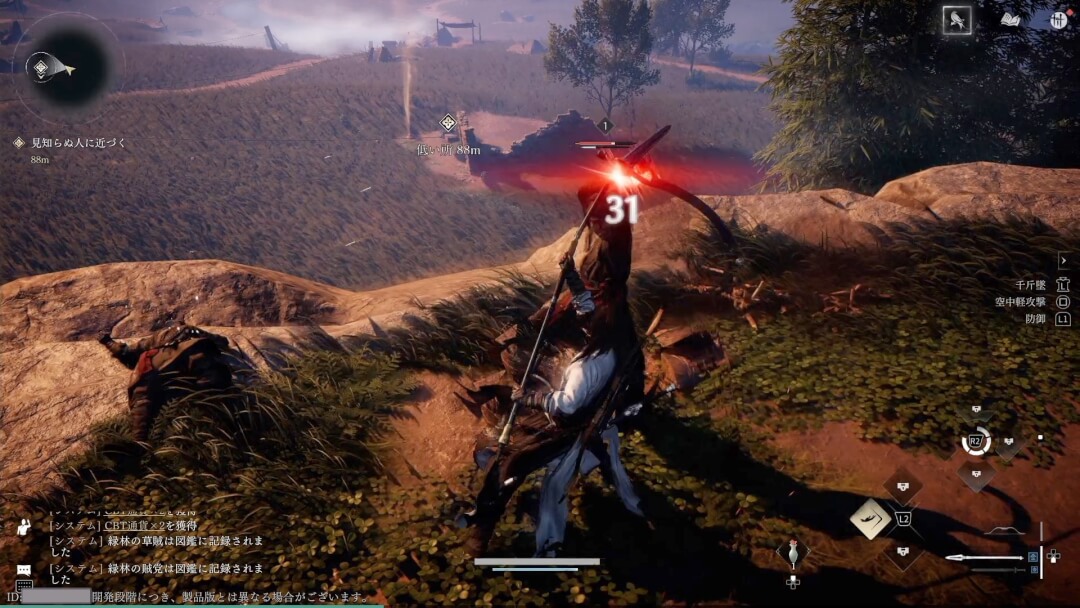Screen dimensions: 1080x608
Task: Activate the highlighted white diamond skill
Action: coord(870,519)
